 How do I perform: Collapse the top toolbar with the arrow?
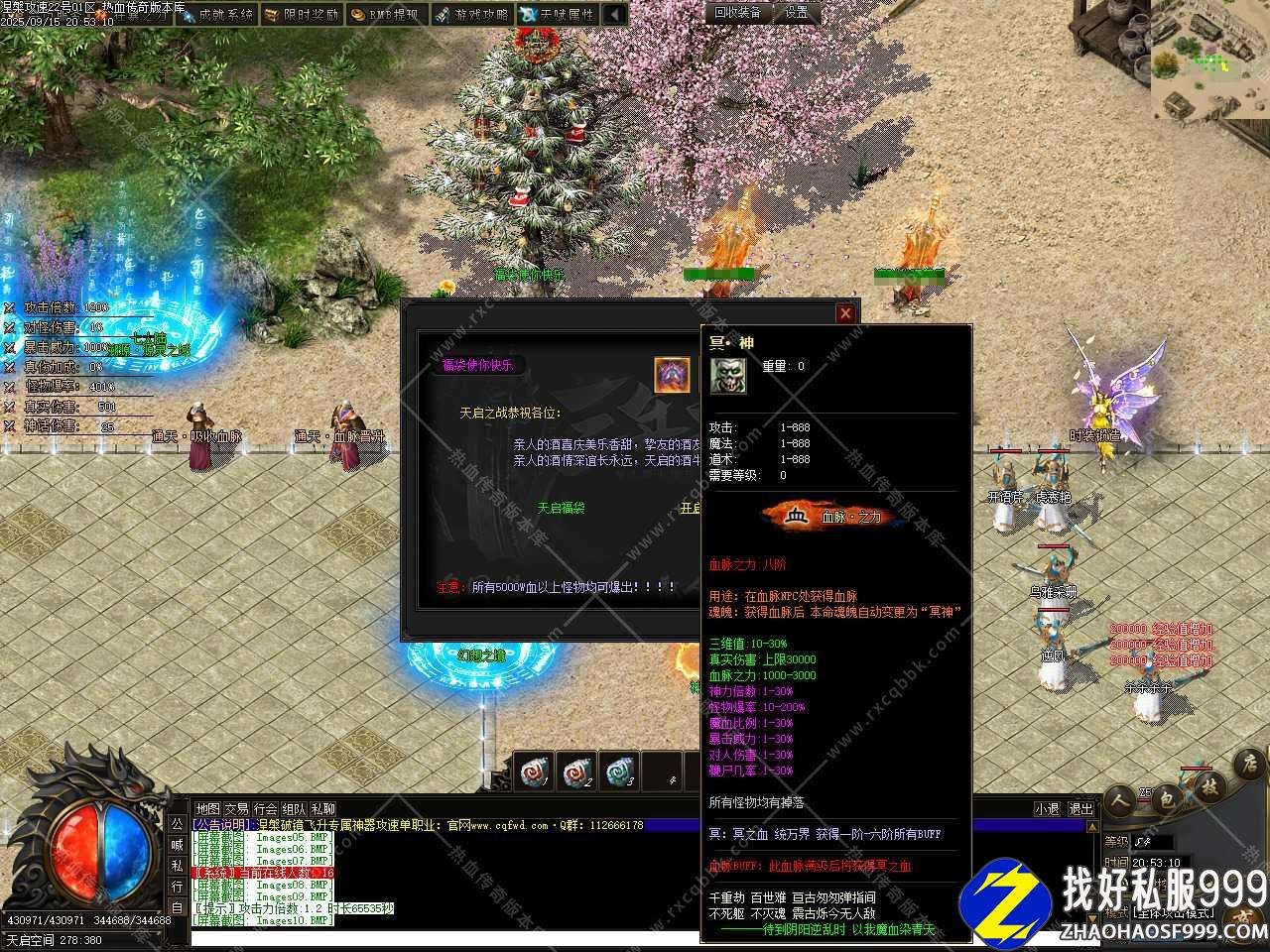click(615, 14)
